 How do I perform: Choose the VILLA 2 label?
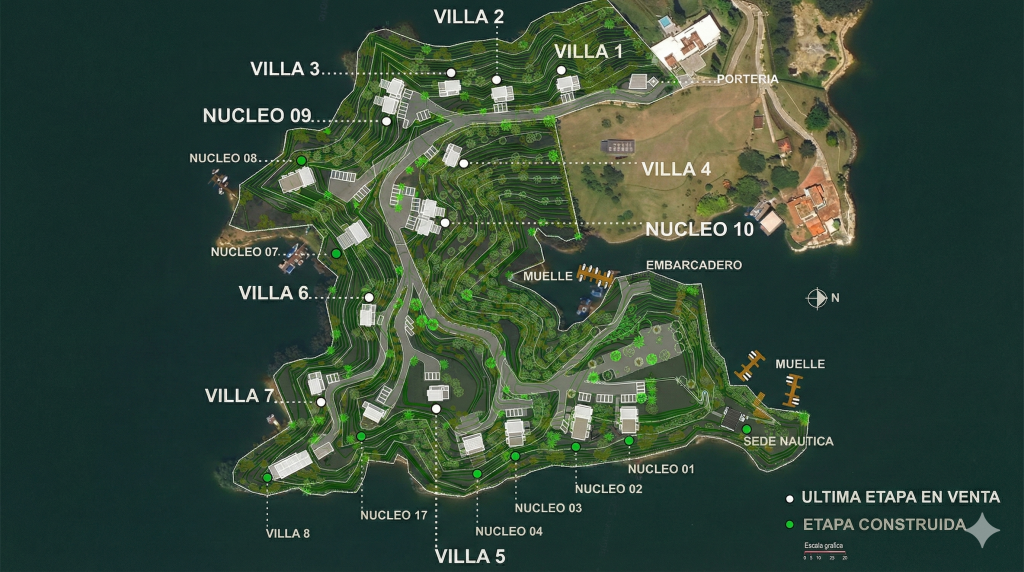pyautogui.click(x=469, y=16)
